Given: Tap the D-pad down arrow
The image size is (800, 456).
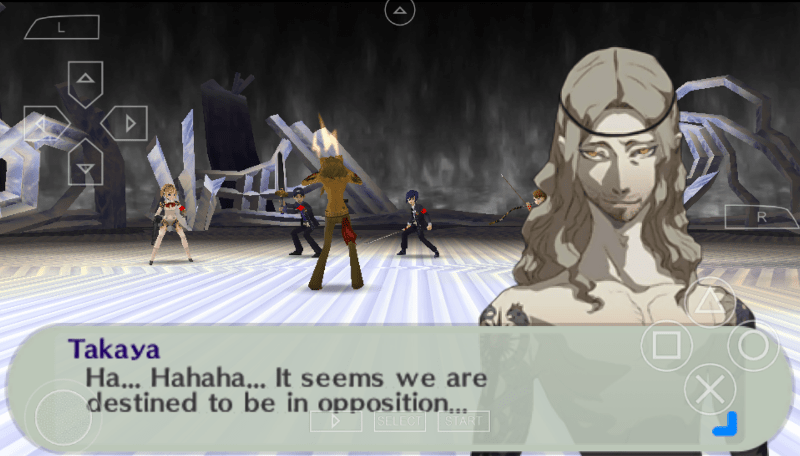Looking at the screenshot, I should tap(86, 166).
